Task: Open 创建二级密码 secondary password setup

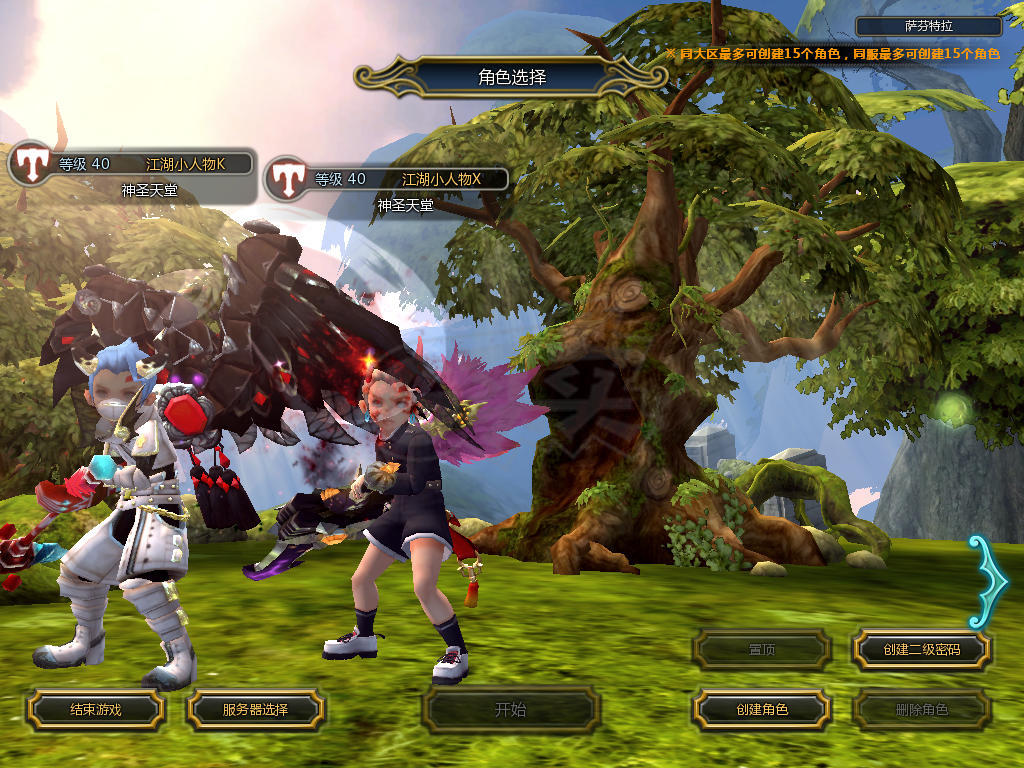Action: [921, 650]
